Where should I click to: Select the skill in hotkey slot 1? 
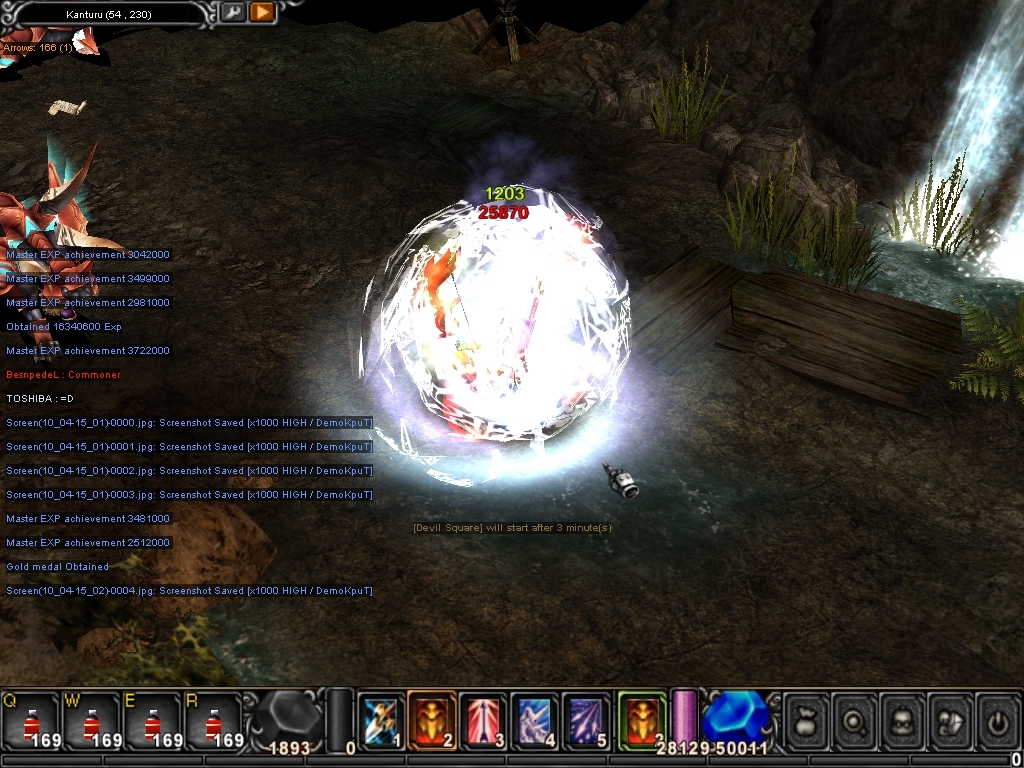tap(381, 720)
